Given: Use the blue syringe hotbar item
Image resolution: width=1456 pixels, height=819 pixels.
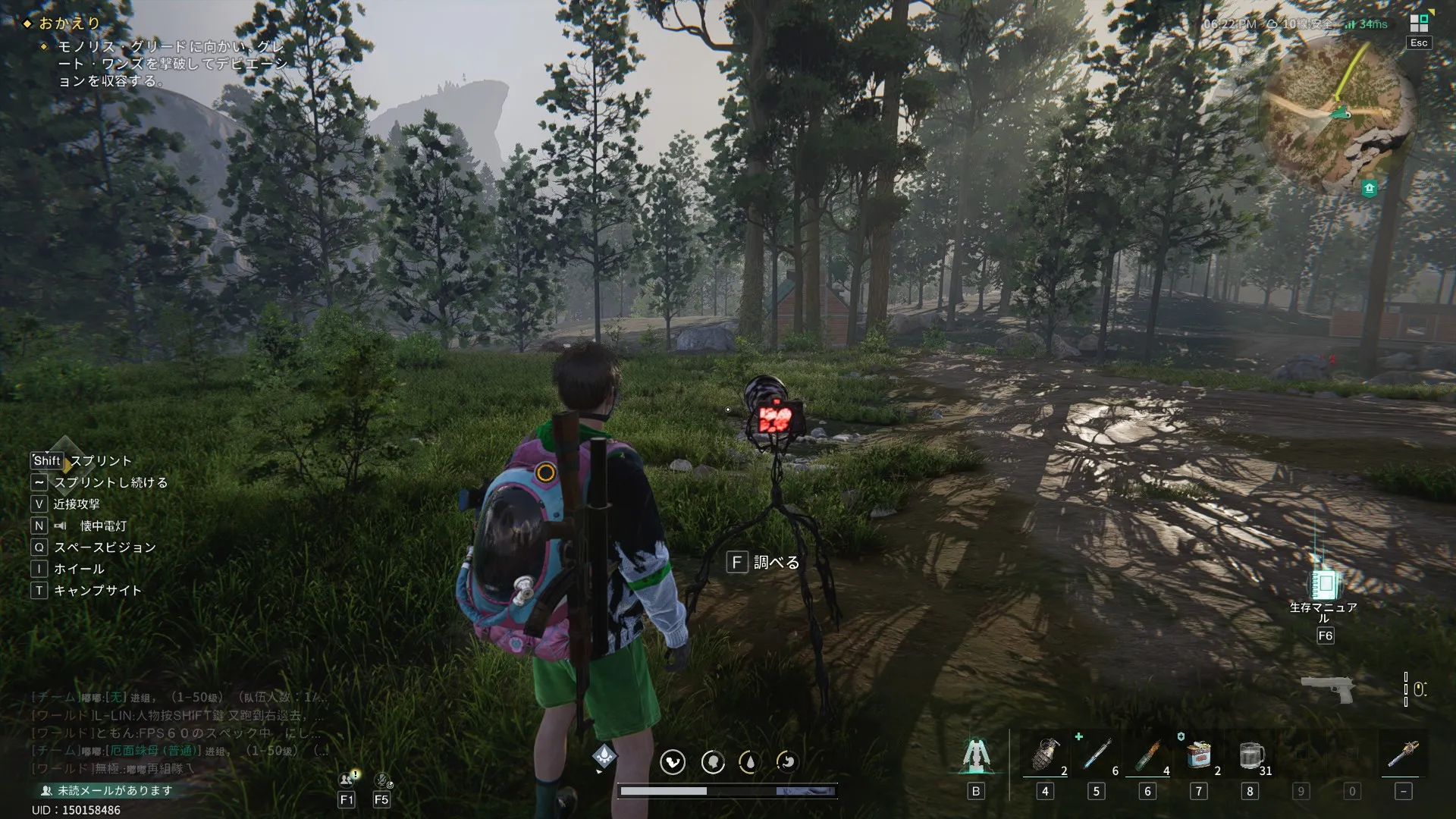Looking at the screenshot, I should click(x=1096, y=757).
